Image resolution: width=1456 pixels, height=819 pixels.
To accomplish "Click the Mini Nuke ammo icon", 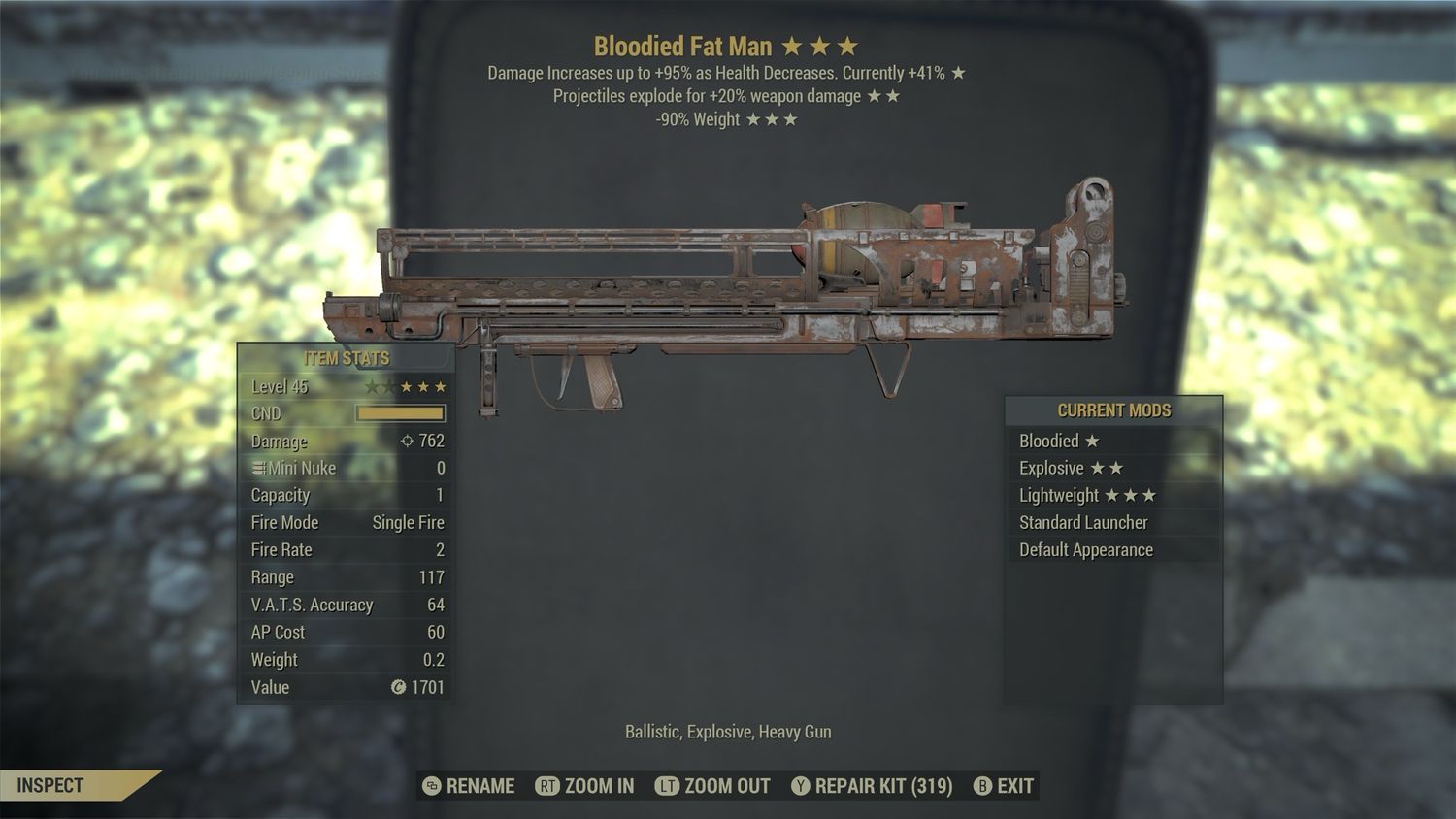I will 258,468.
